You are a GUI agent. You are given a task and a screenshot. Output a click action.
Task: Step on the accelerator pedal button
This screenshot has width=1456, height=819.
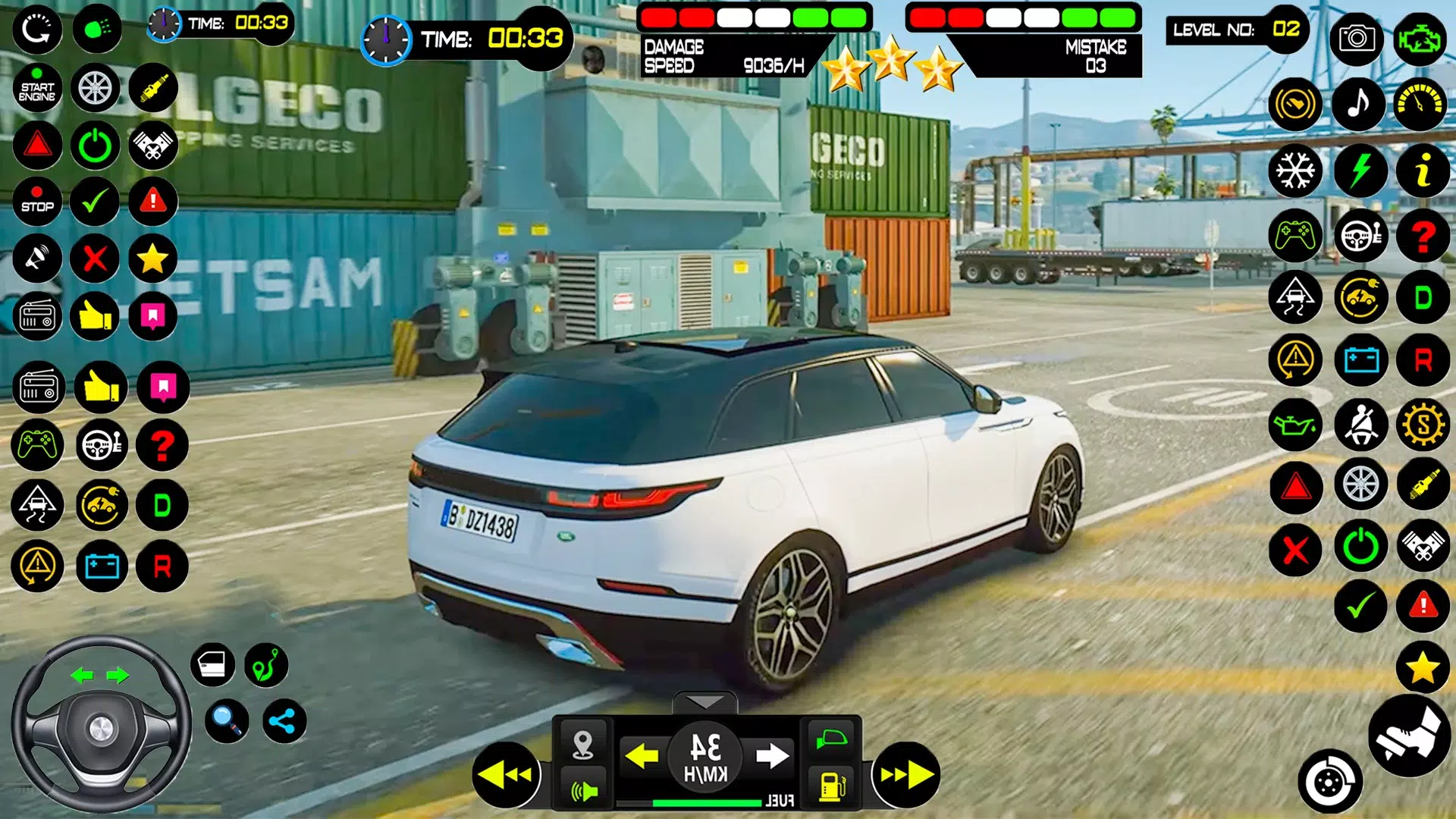[x=1409, y=735]
